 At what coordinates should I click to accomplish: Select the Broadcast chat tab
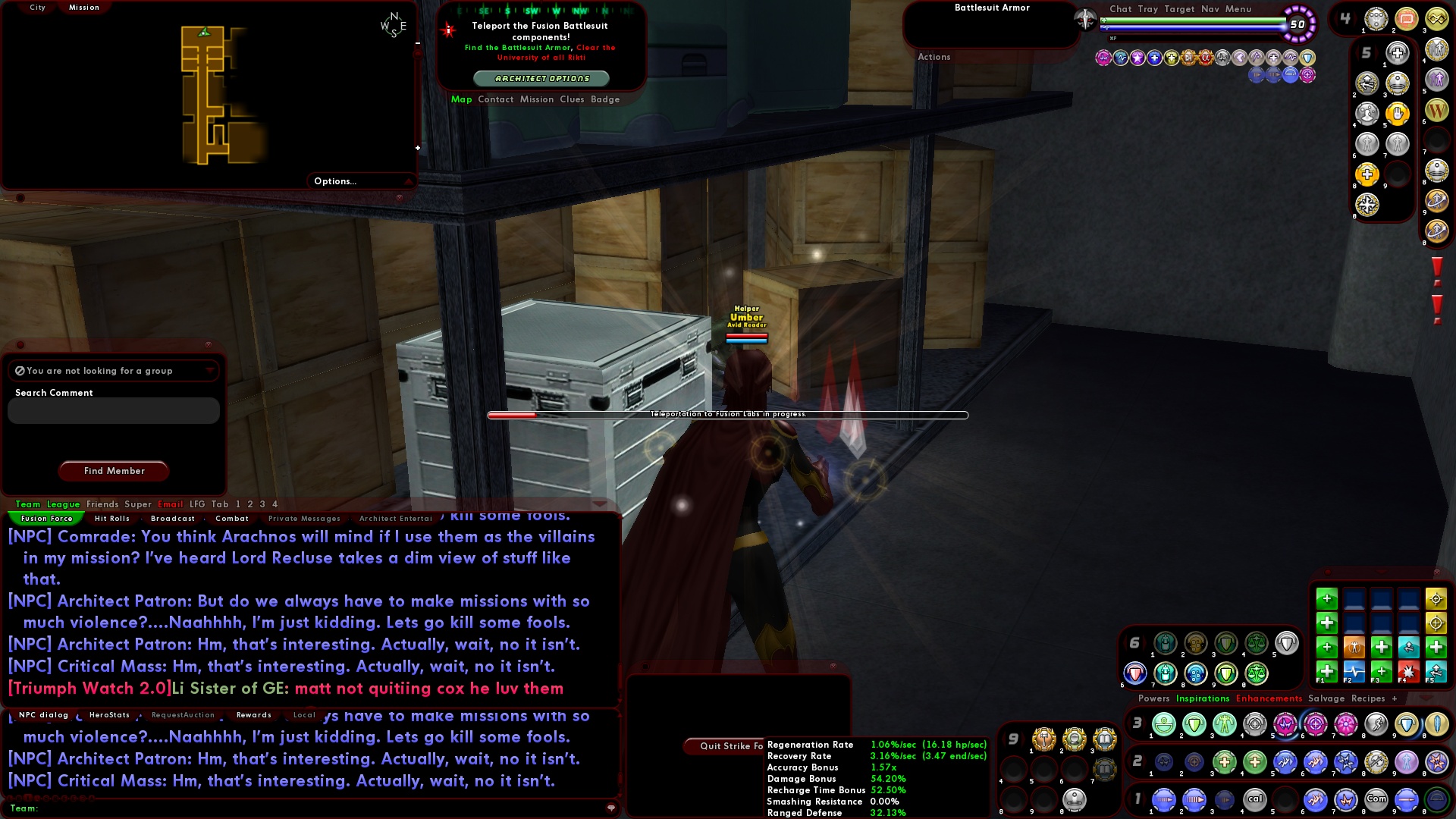(x=172, y=519)
